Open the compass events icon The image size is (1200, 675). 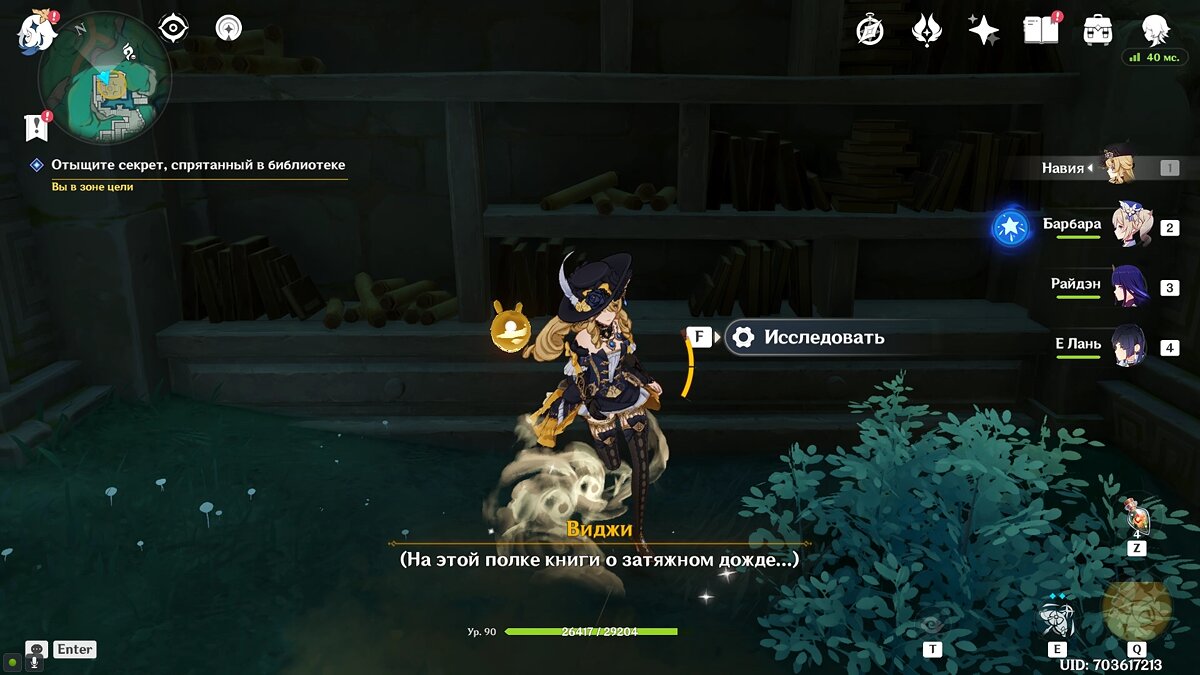coord(870,30)
